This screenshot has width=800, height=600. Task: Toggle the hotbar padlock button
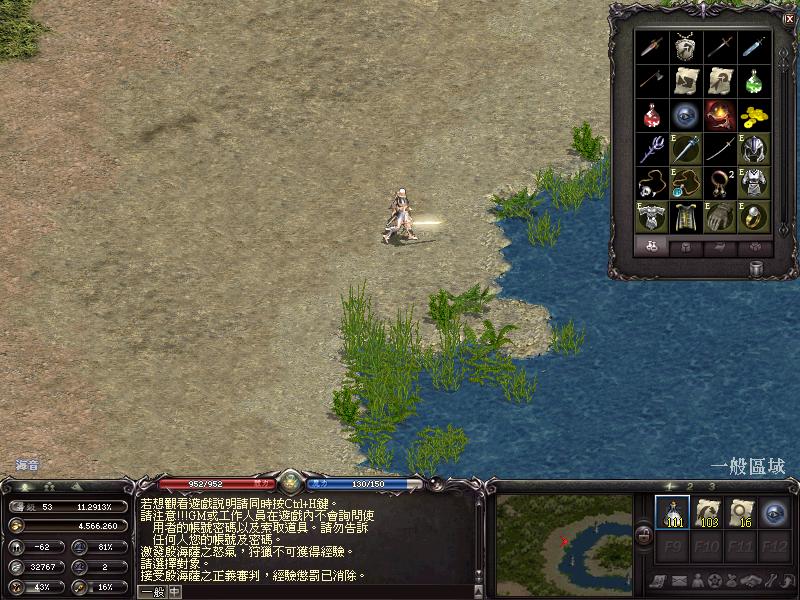pyautogui.click(x=645, y=537)
